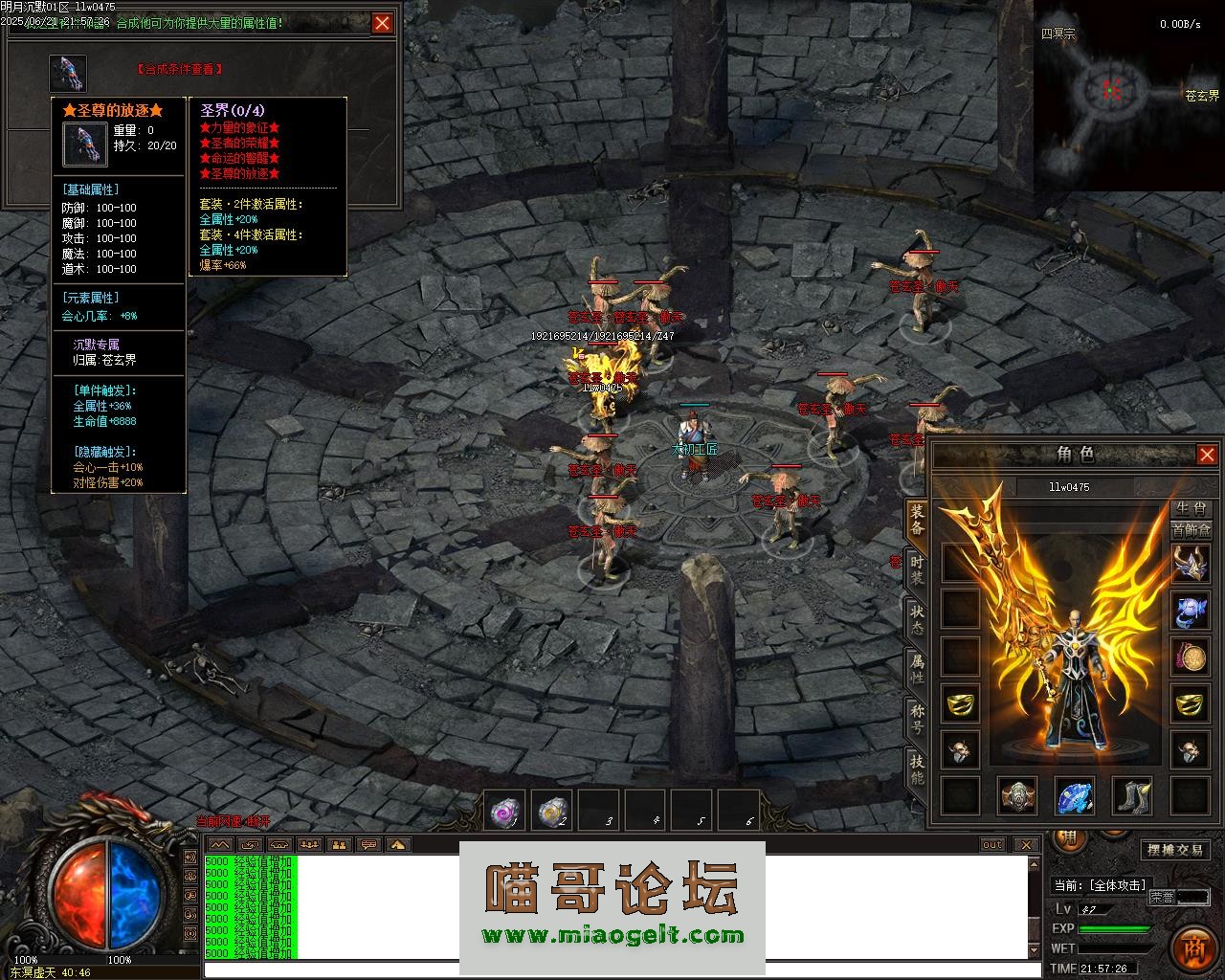The height and width of the screenshot is (980, 1225).
Task: Show the 称号 titles tab
Action: click(x=917, y=718)
